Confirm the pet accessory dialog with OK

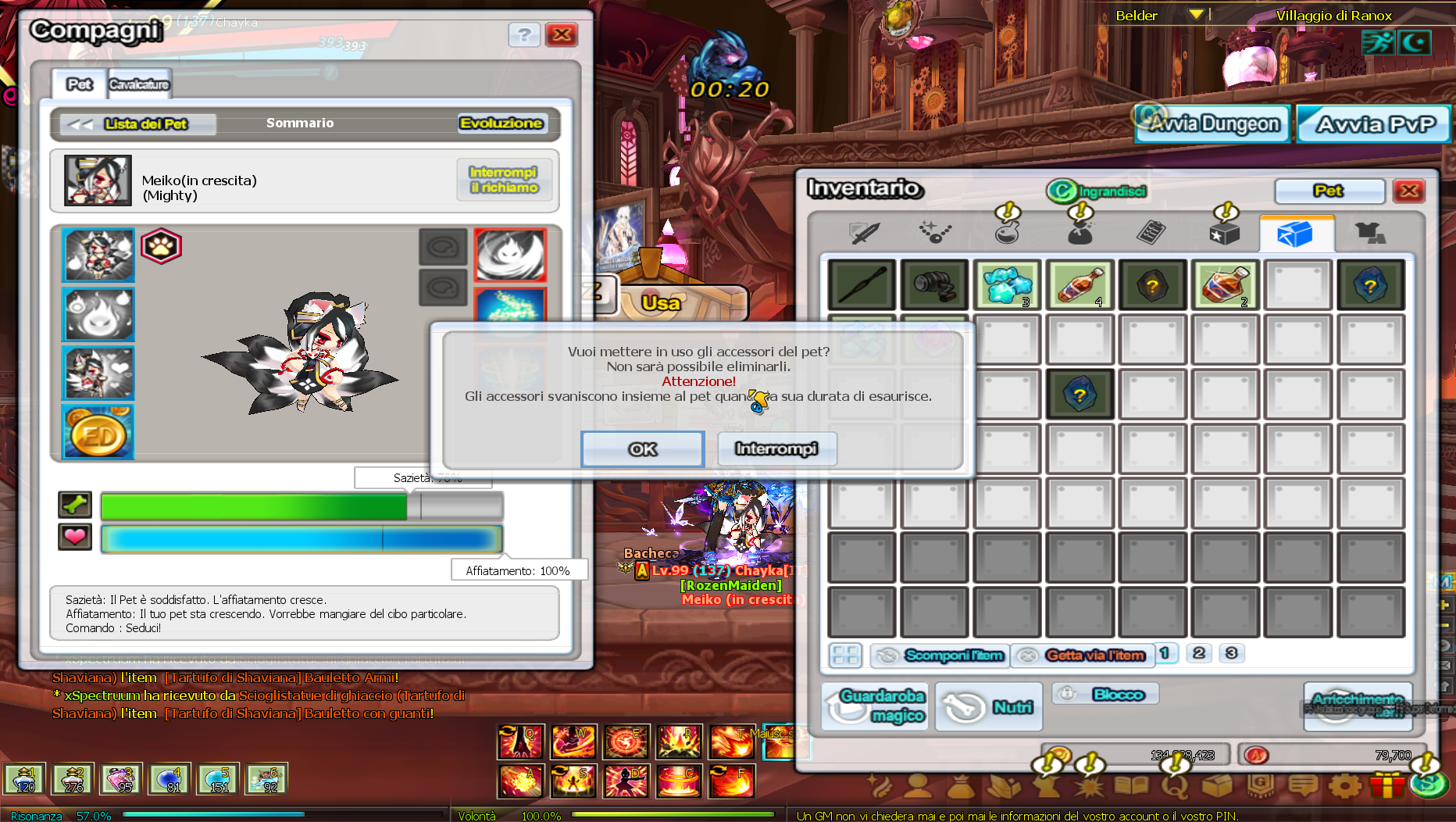pos(642,449)
